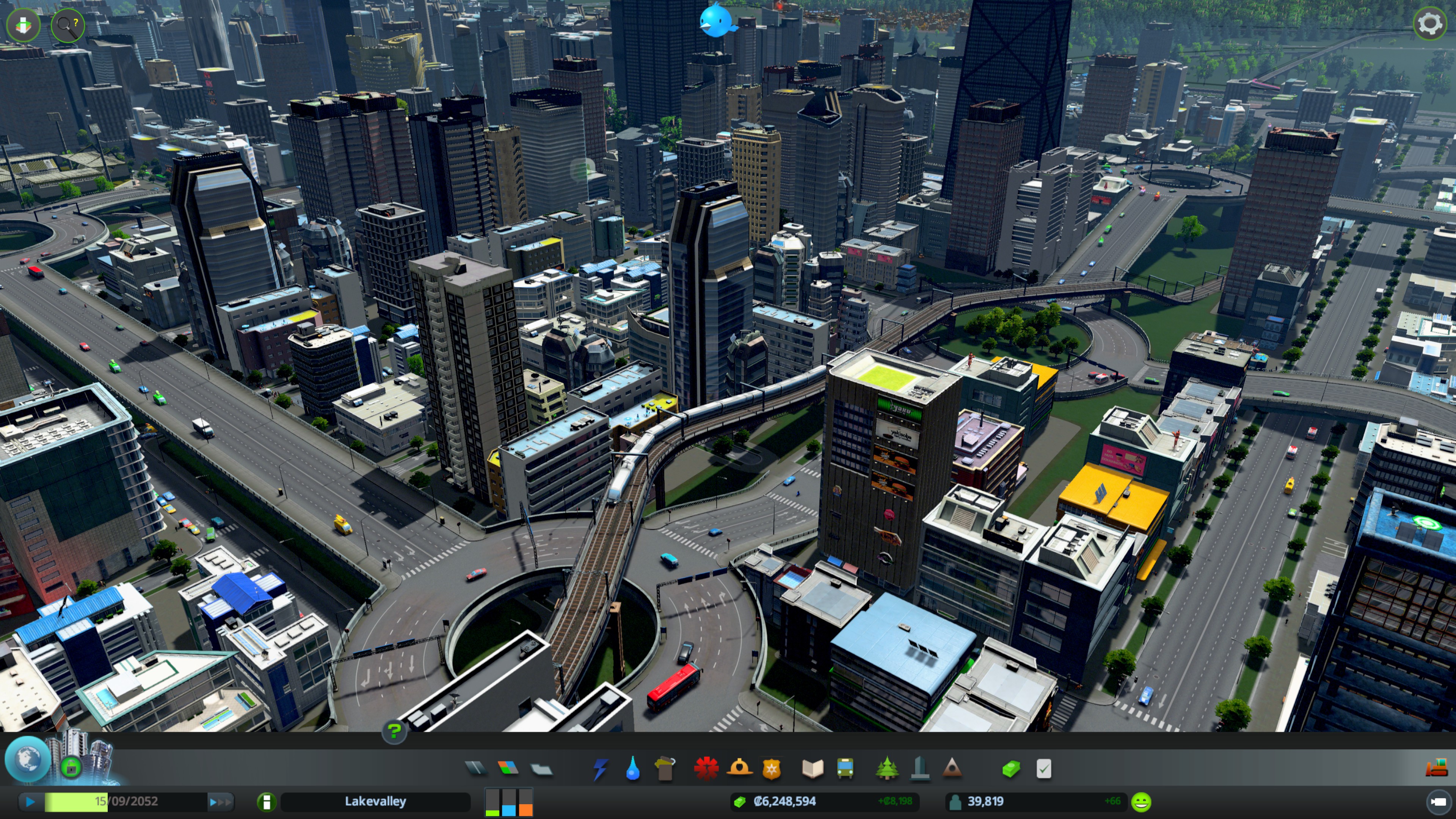Open the roads build menu
Image resolution: width=1456 pixels, height=819 pixels.
[x=475, y=768]
